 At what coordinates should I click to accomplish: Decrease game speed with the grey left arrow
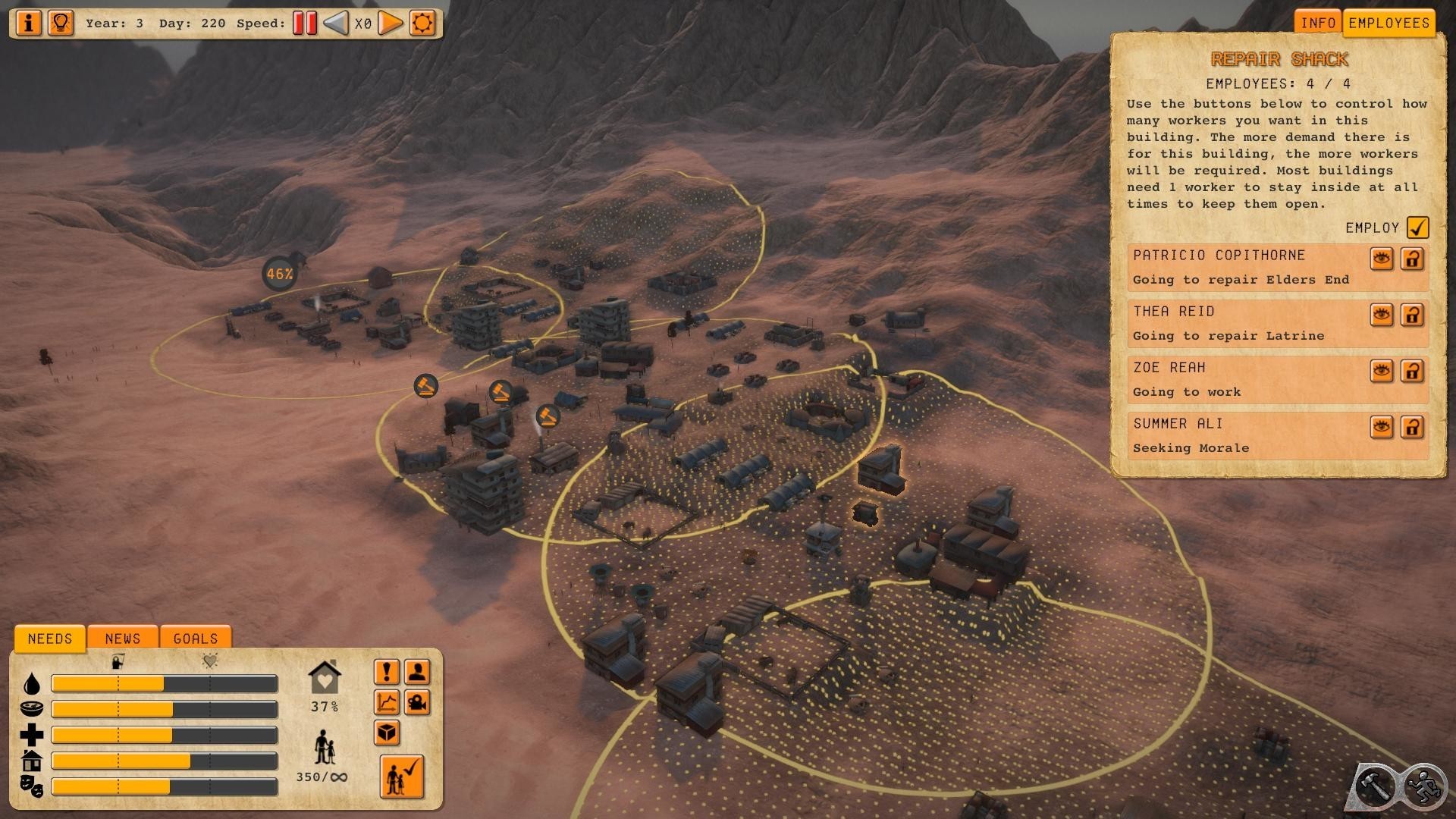pos(335,23)
